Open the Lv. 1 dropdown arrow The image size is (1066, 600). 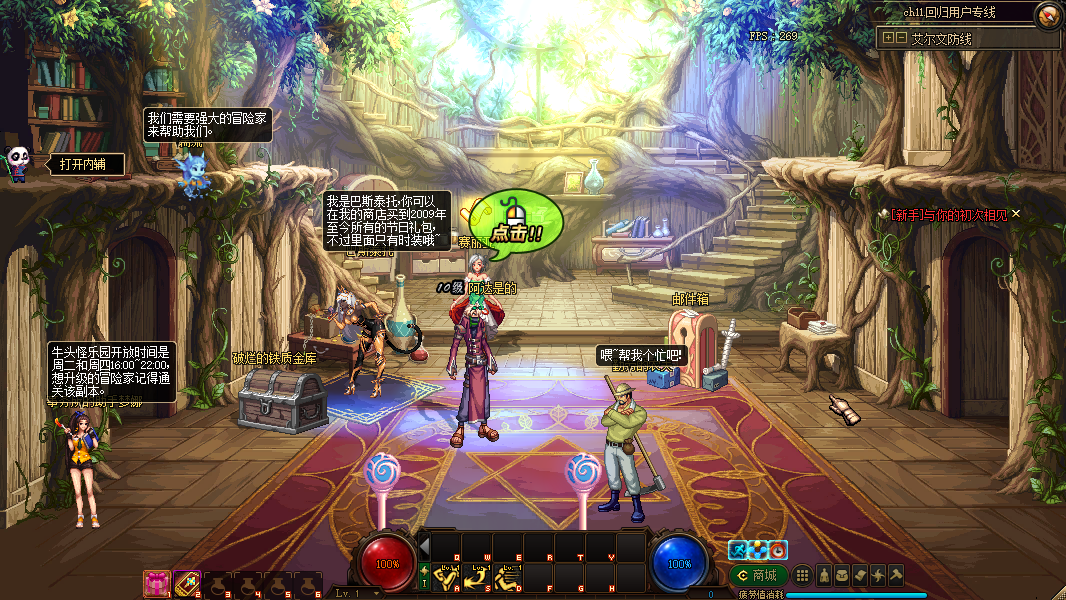pos(377,593)
